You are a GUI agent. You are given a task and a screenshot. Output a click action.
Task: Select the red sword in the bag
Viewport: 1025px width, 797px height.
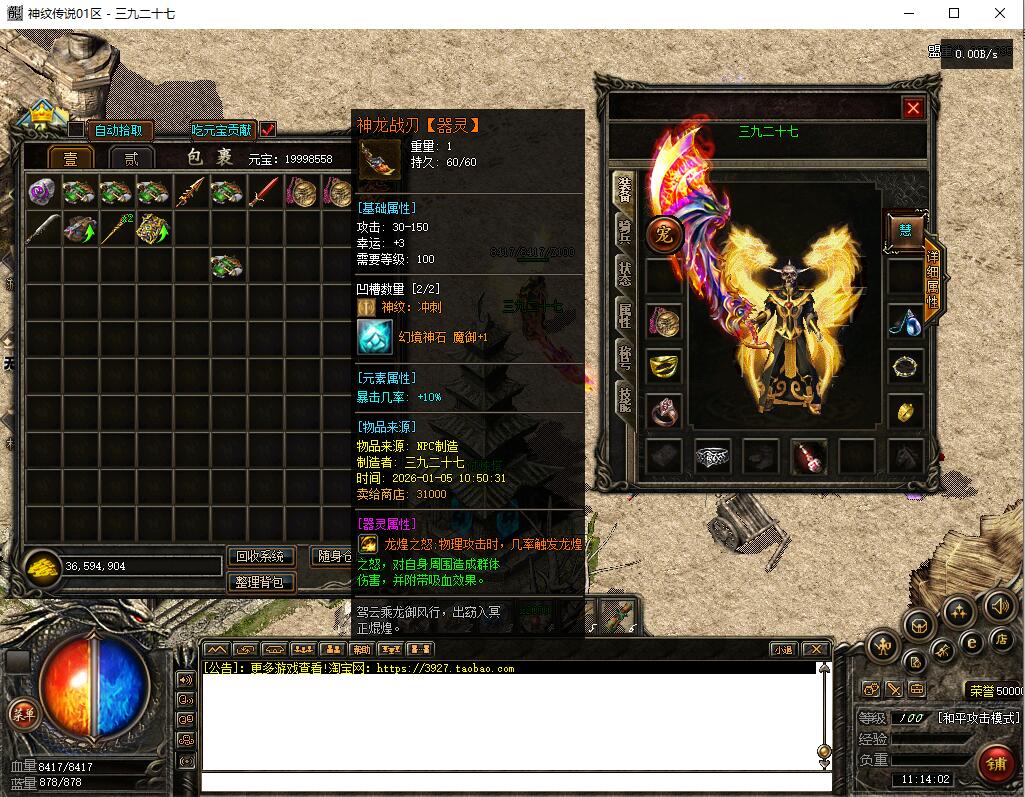[x=264, y=192]
